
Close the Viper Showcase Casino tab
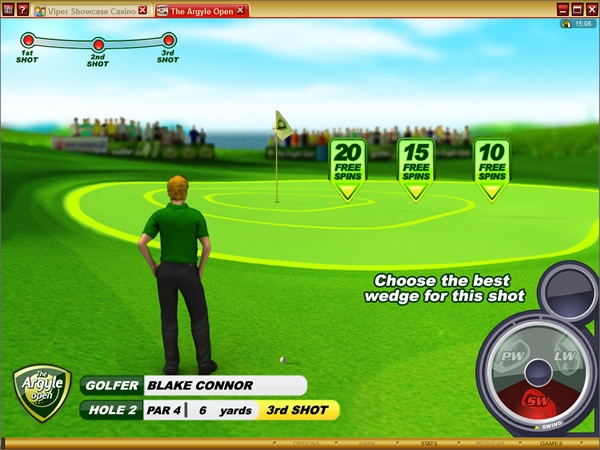pos(142,10)
